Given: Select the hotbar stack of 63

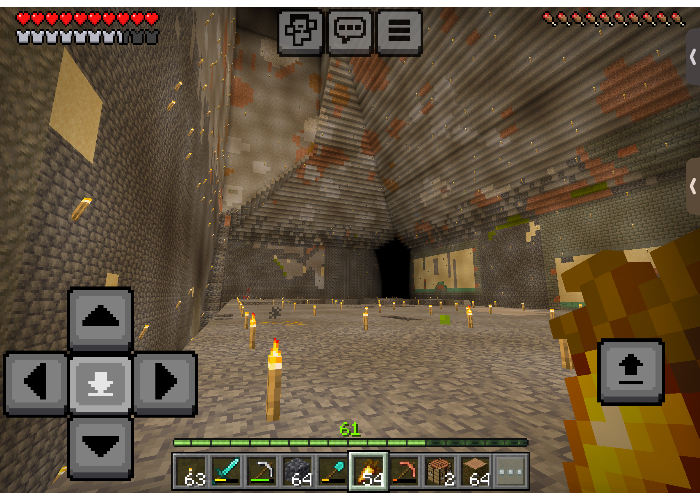Looking at the screenshot, I should [x=191, y=471].
